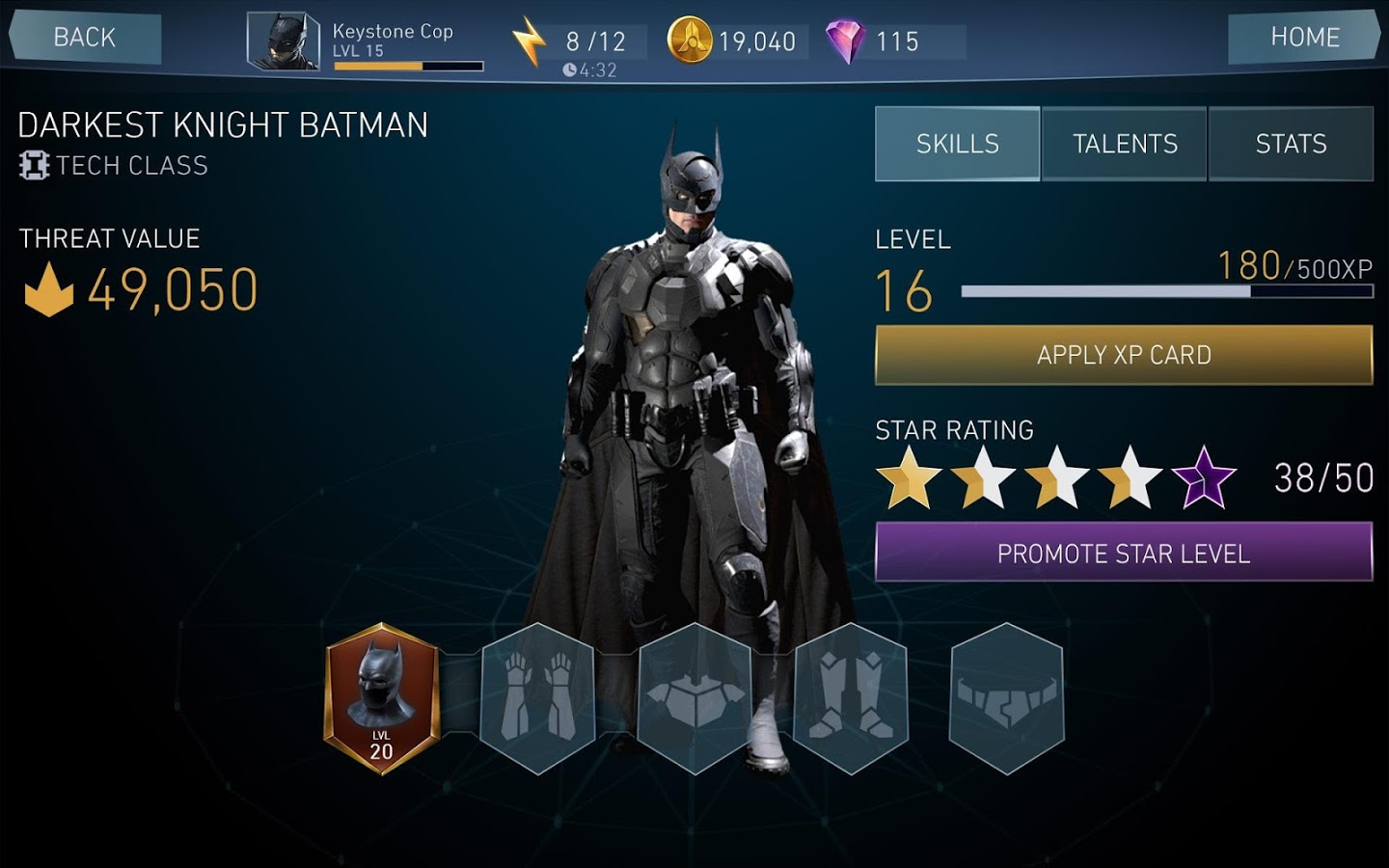Select the purple fifth star

1202,476
